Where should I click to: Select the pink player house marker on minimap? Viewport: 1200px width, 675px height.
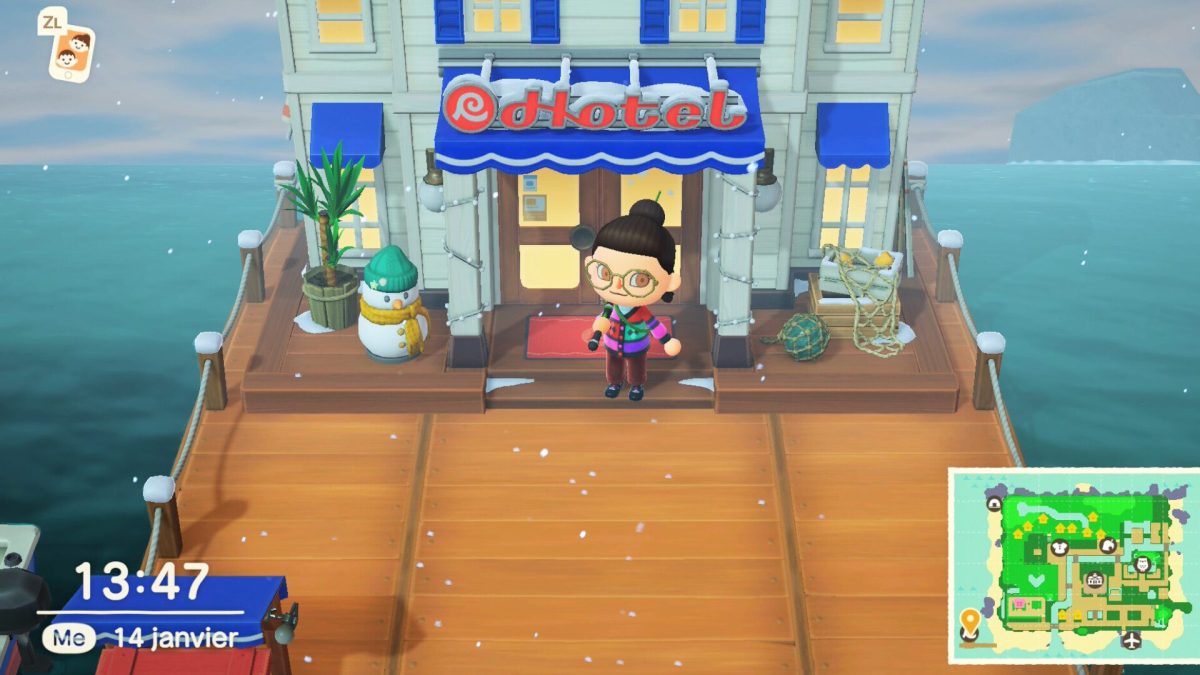click(1019, 605)
